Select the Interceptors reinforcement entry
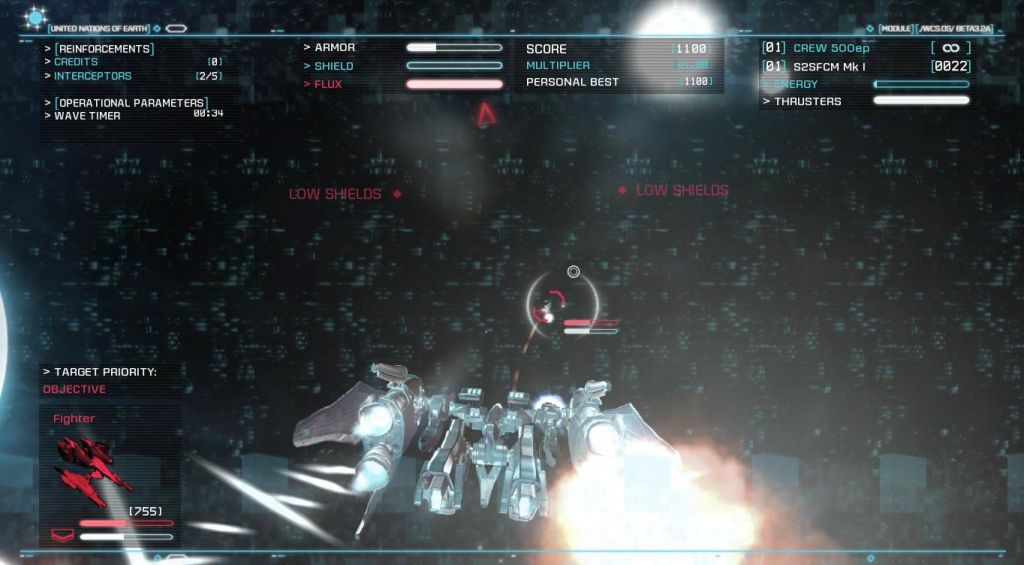The height and width of the screenshot is (565, 1024). click(x=92, y=76)
